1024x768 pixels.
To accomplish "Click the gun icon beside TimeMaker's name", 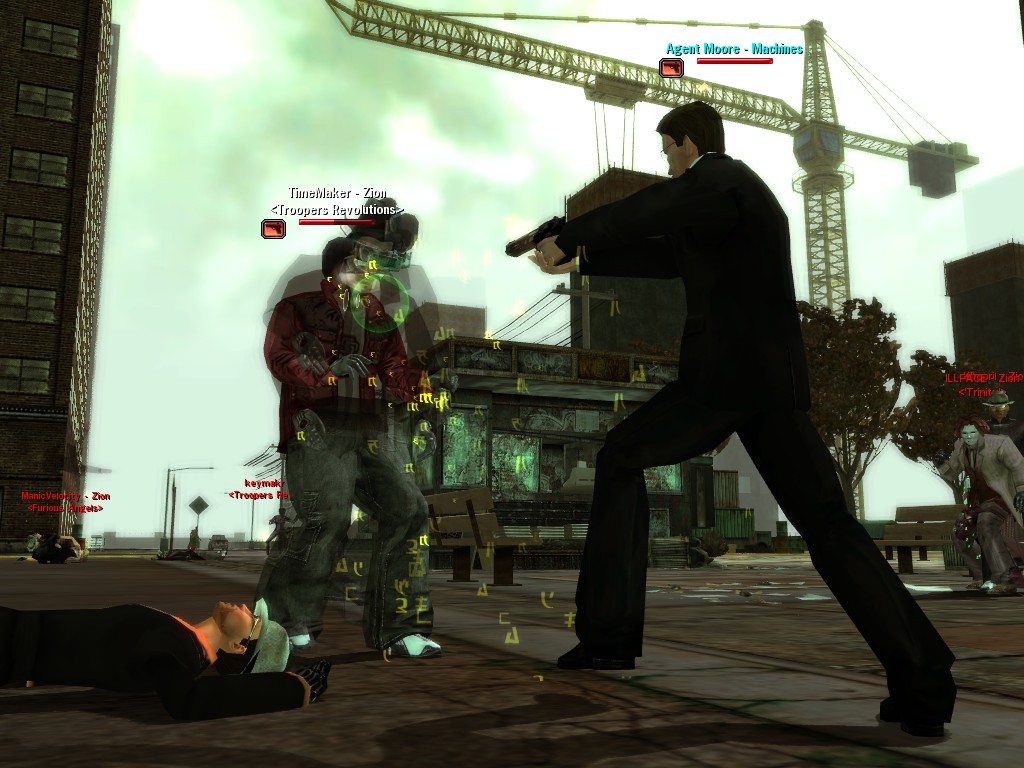I will tap(273, 229).
